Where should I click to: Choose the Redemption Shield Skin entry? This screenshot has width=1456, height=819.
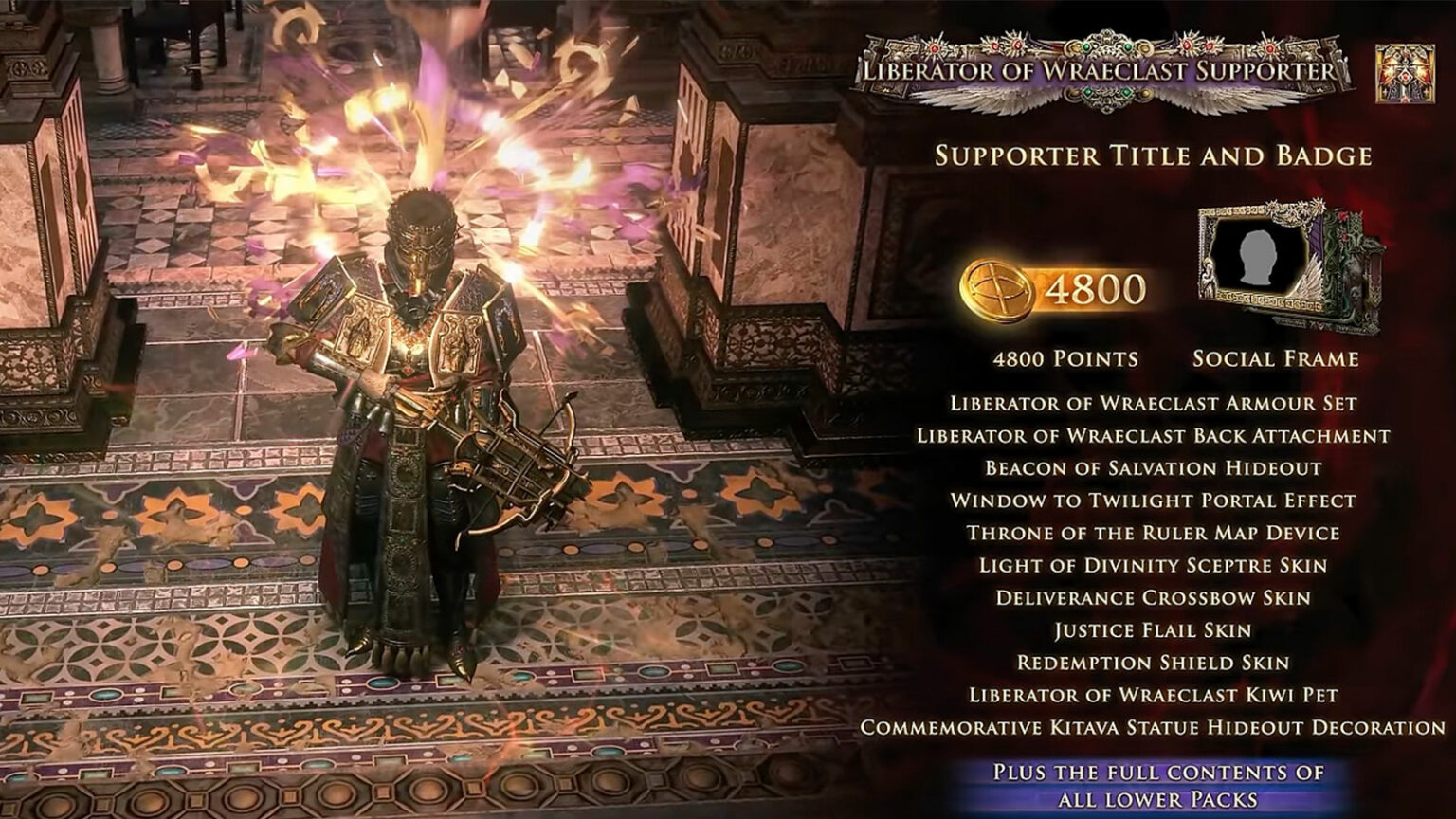[1153, 663]
